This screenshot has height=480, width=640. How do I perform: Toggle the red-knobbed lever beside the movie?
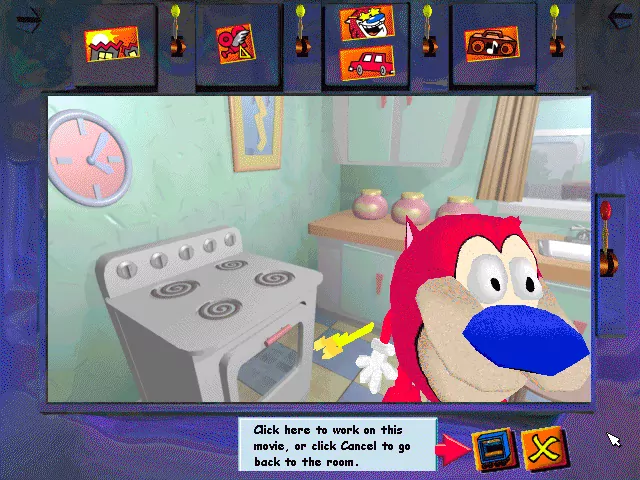click(x=605, y=240)
